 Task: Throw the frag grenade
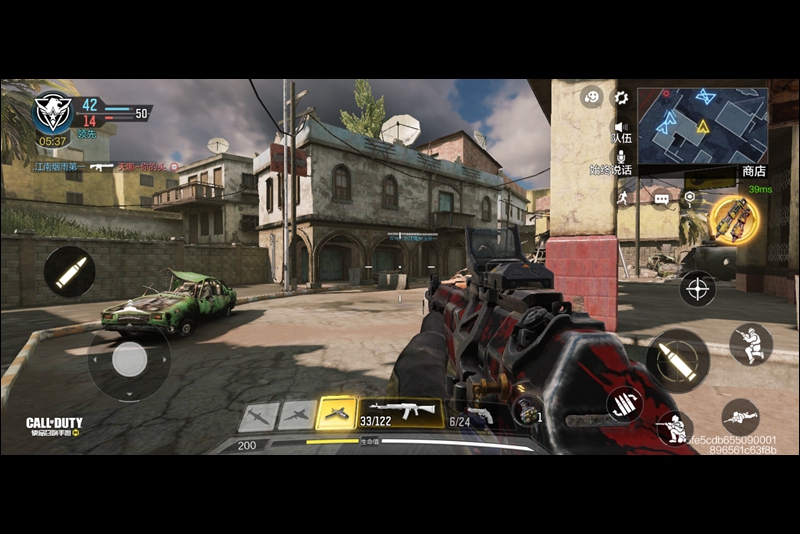click(x=526, y=408)
